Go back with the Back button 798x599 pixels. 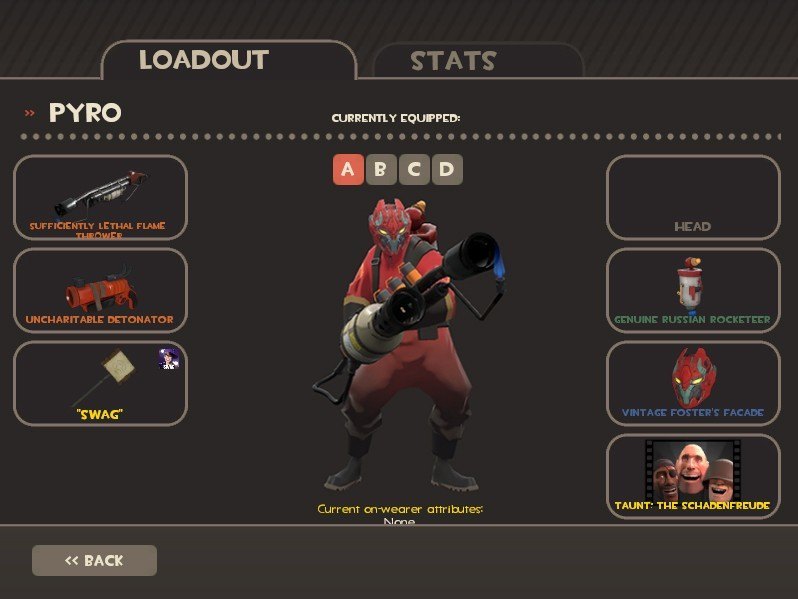[94, 560]
